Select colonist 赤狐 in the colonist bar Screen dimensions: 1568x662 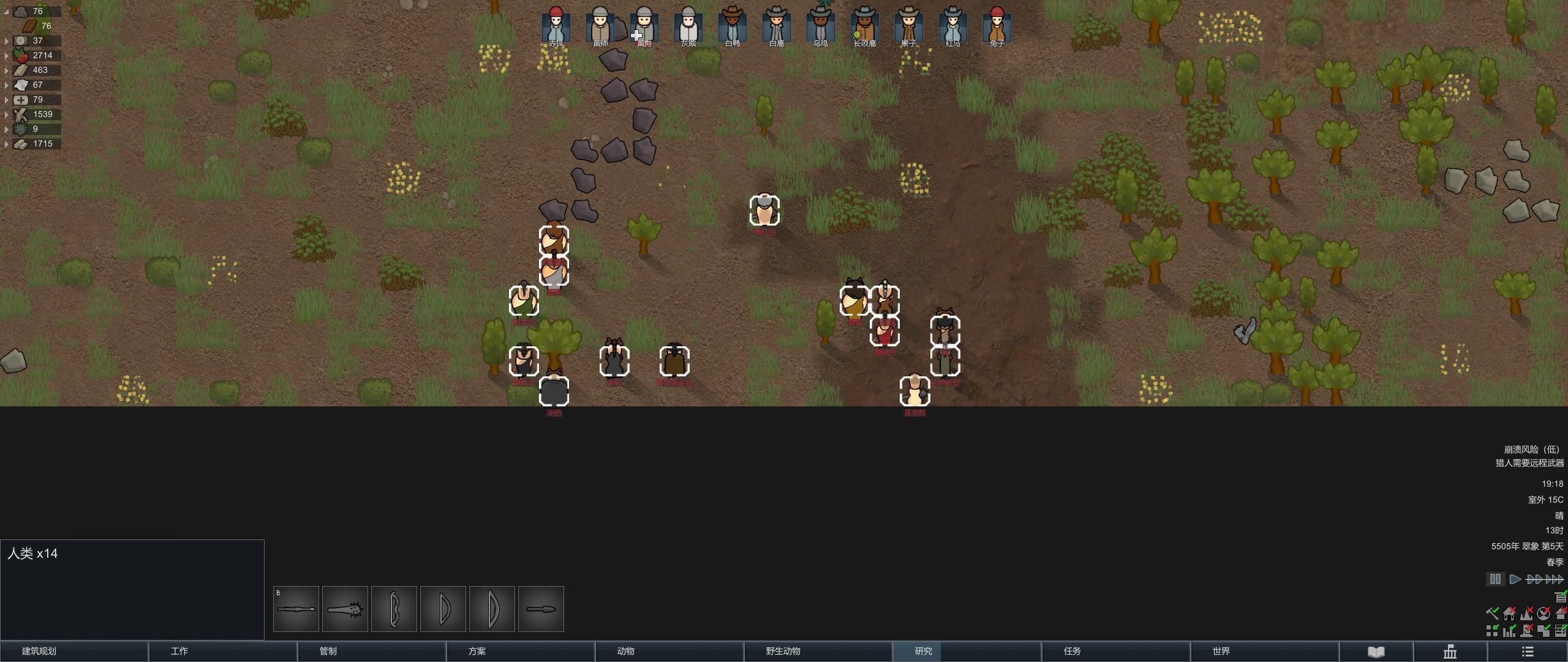pyautogui.click(x=556, y=26)
